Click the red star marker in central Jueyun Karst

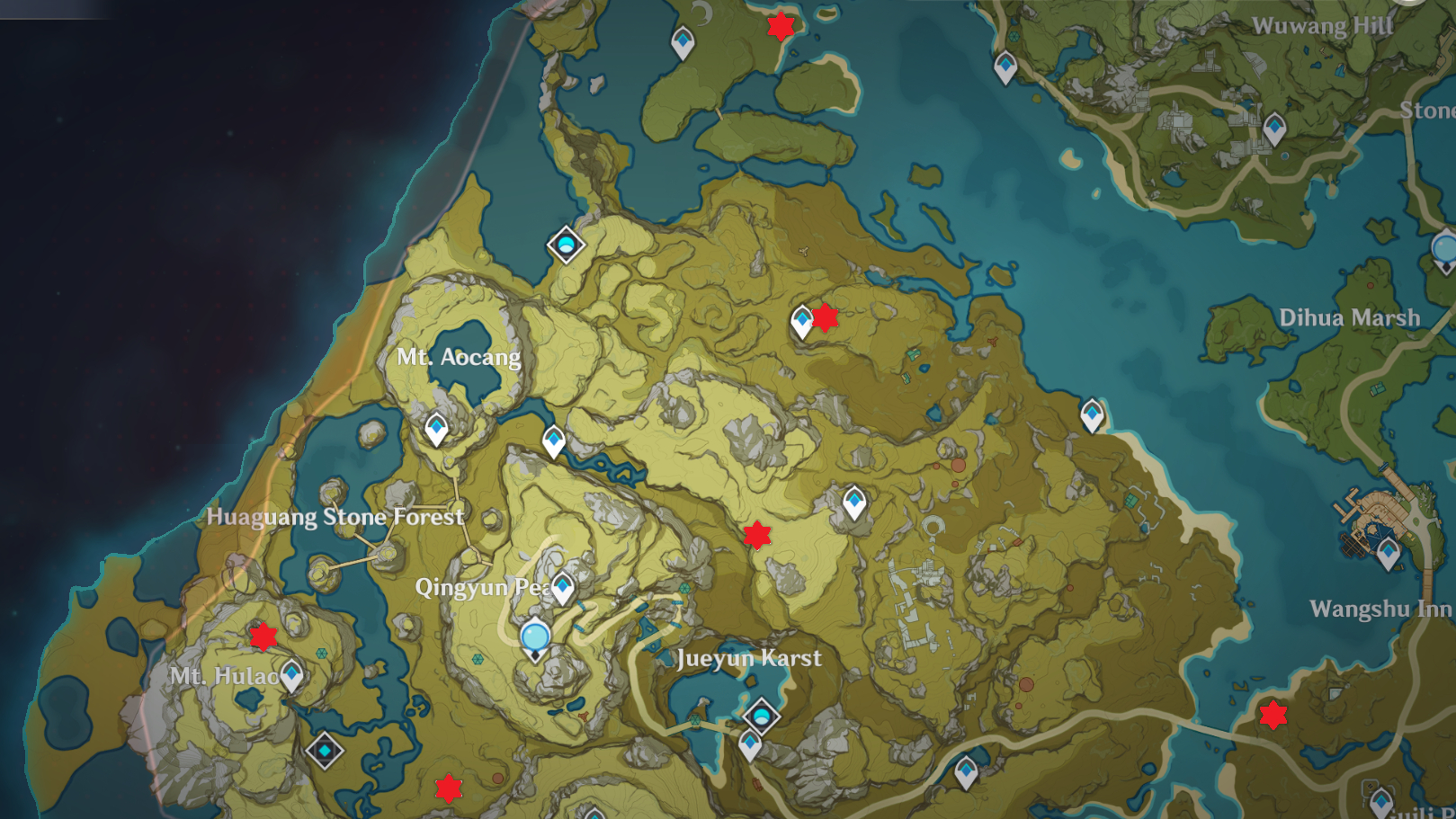pyautogui.click(x=758, y=536)
